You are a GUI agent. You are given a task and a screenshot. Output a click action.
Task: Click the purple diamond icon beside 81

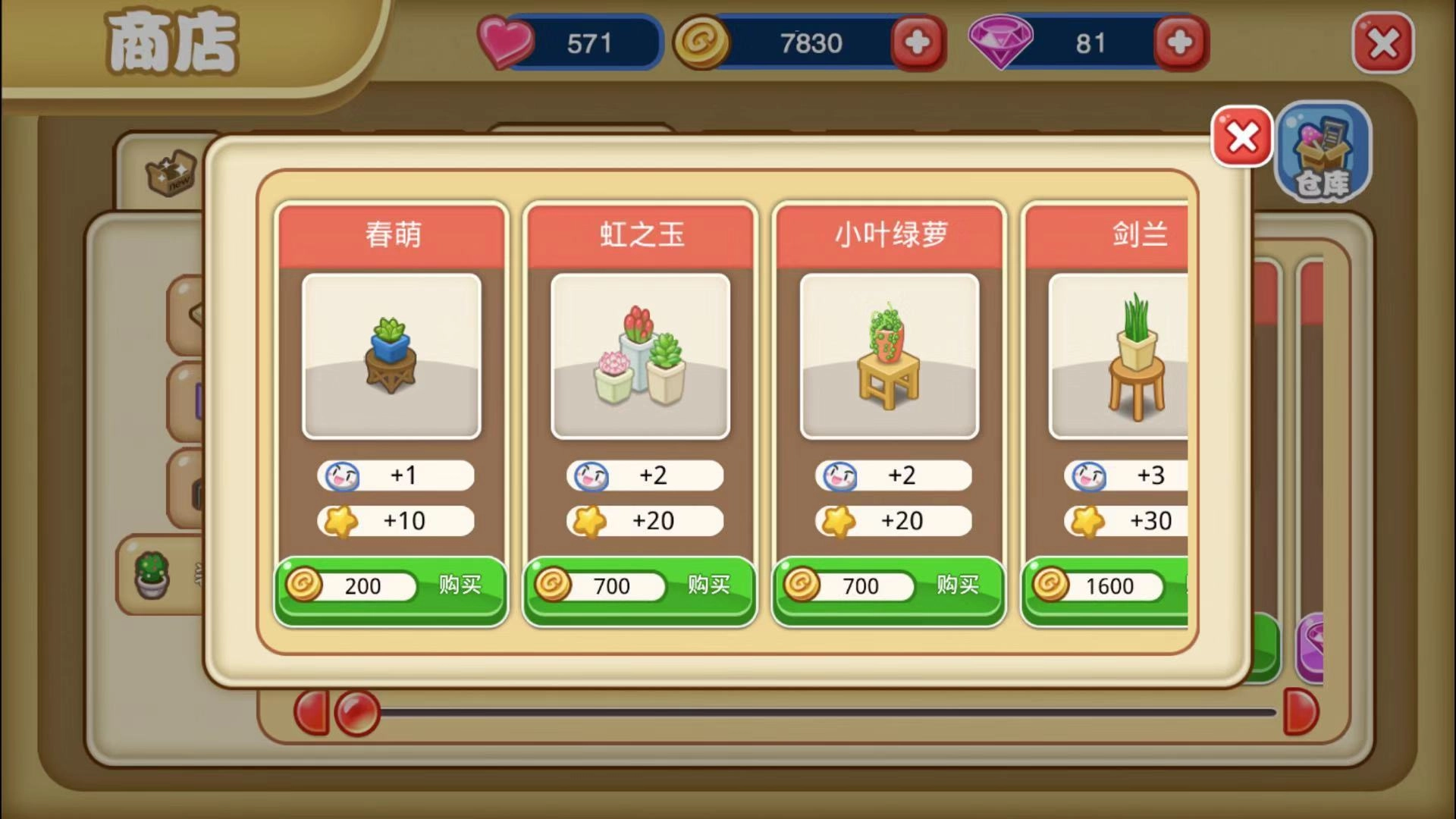[x=999, y=43]
